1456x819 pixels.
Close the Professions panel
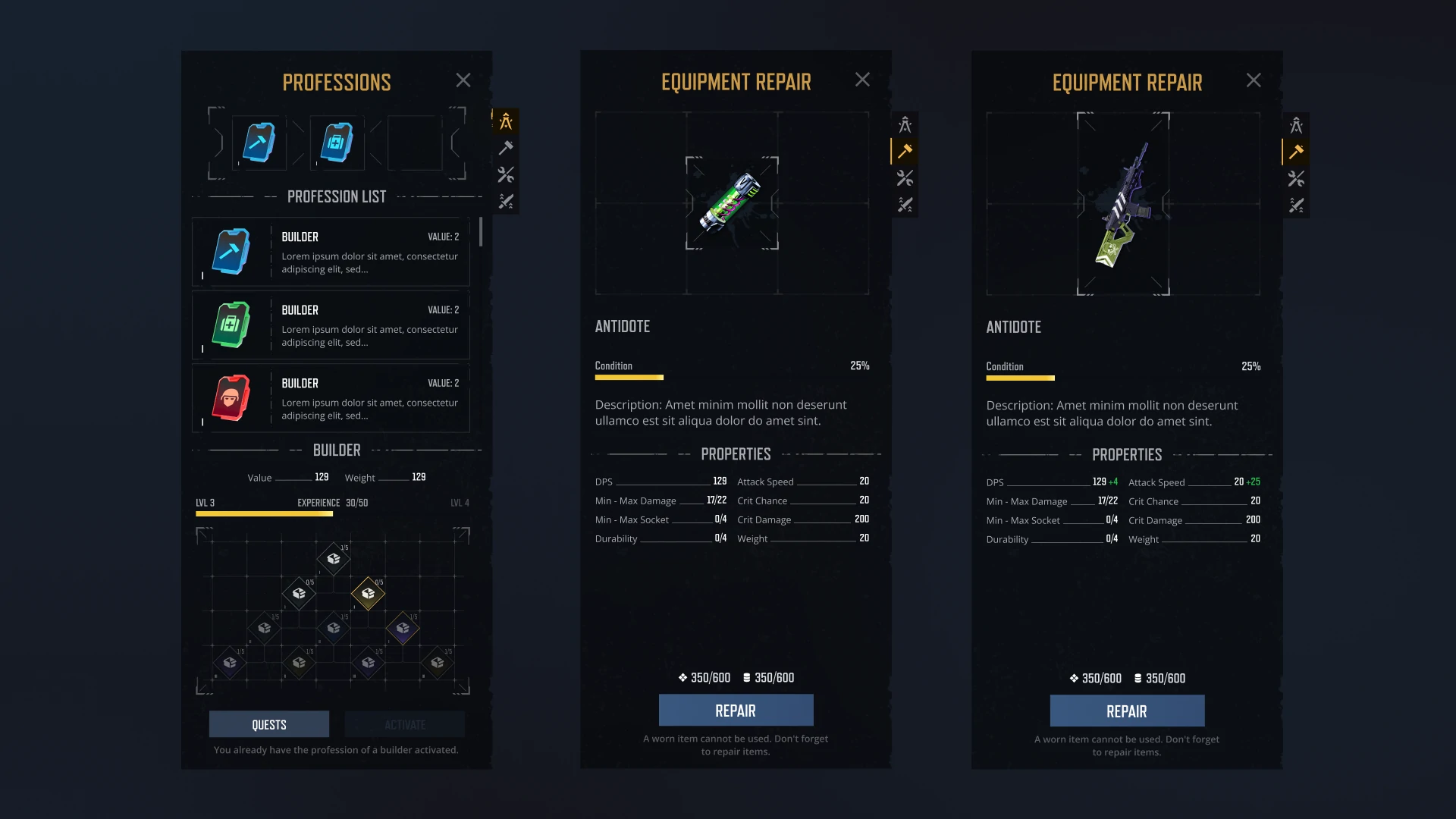coord(463,80)
